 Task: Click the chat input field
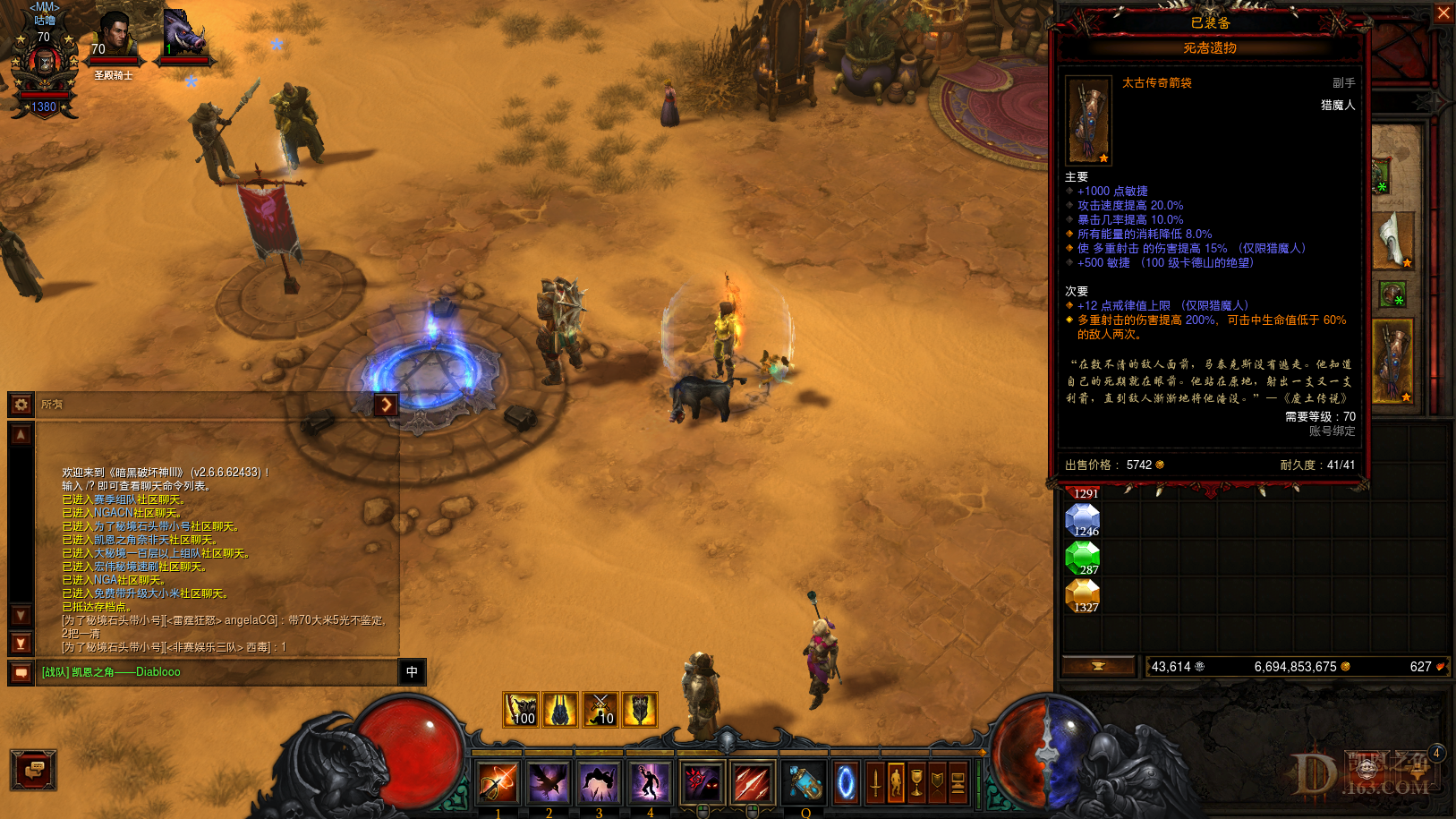click(215, 672)
